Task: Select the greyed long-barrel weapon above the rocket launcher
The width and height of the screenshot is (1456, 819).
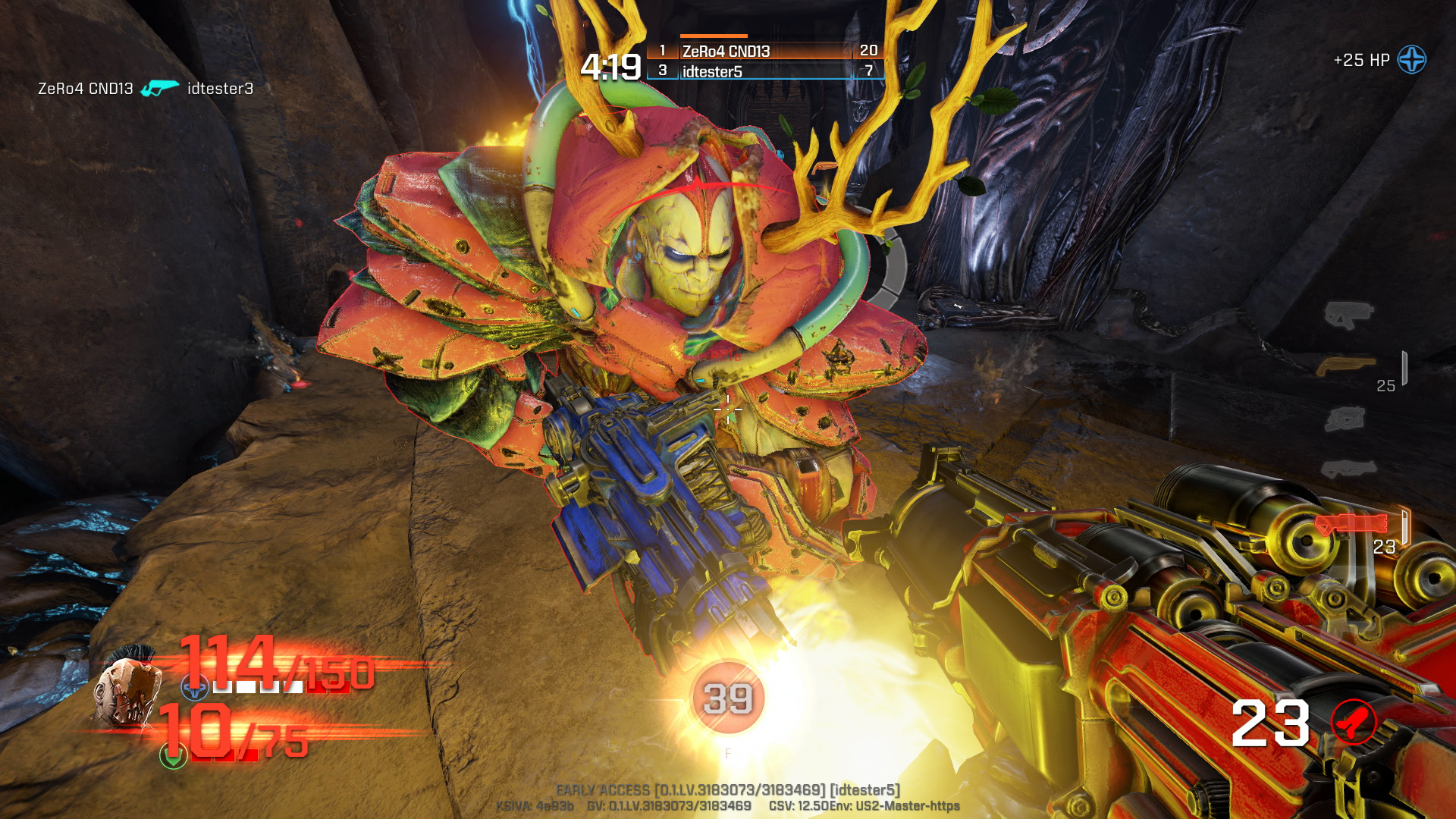Action: click(1348, 469)
